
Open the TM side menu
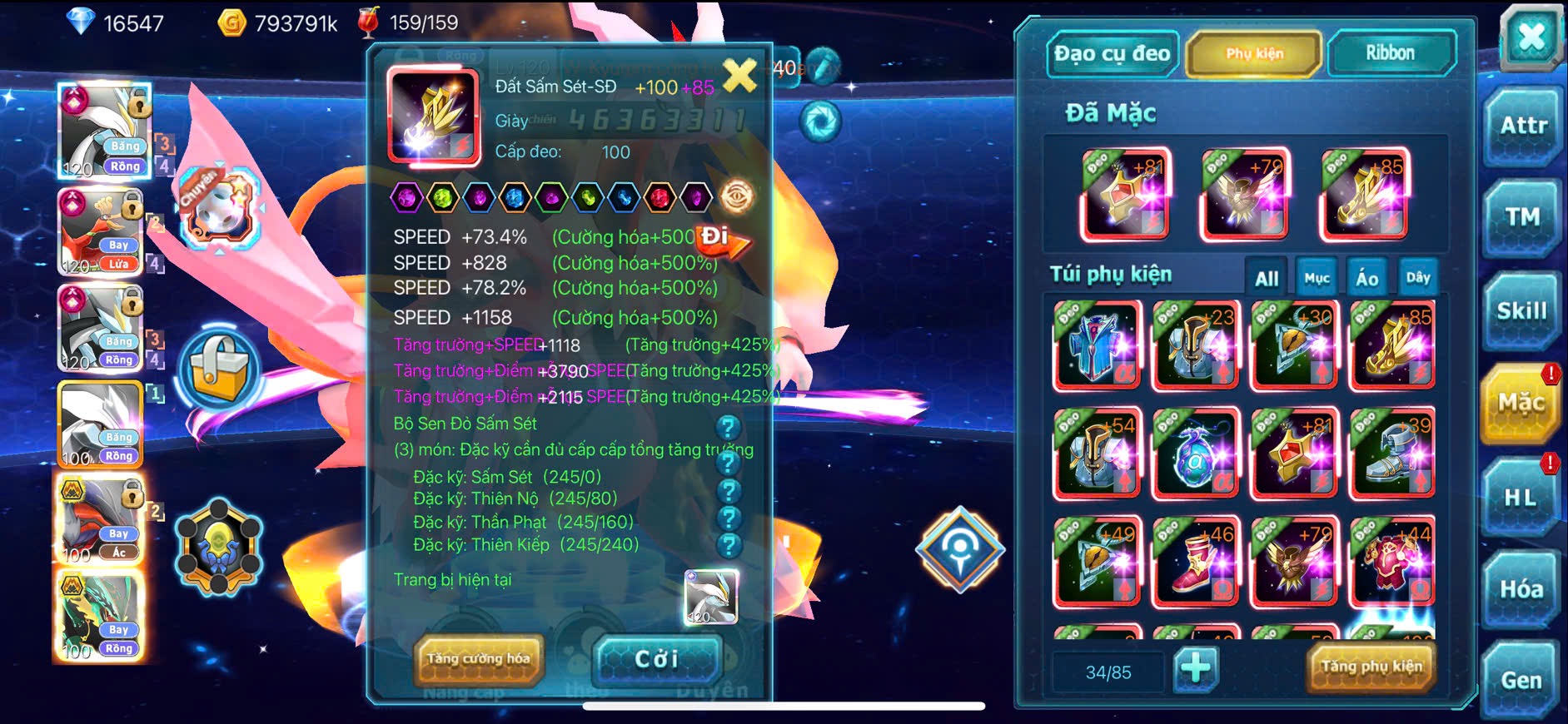point(1522,217)
